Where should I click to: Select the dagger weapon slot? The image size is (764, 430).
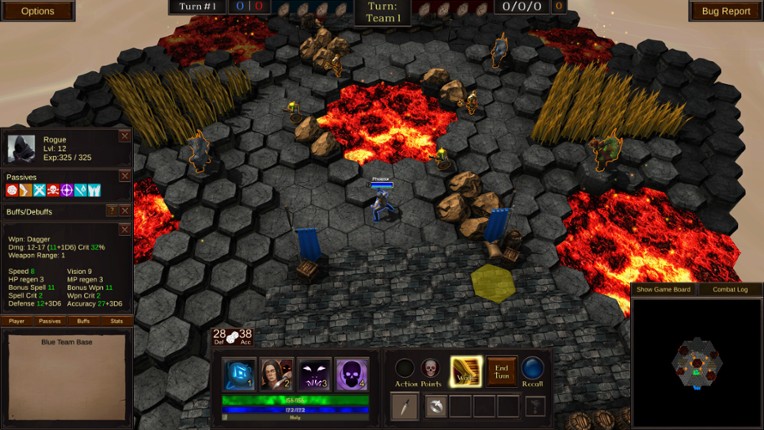point(404,406)
